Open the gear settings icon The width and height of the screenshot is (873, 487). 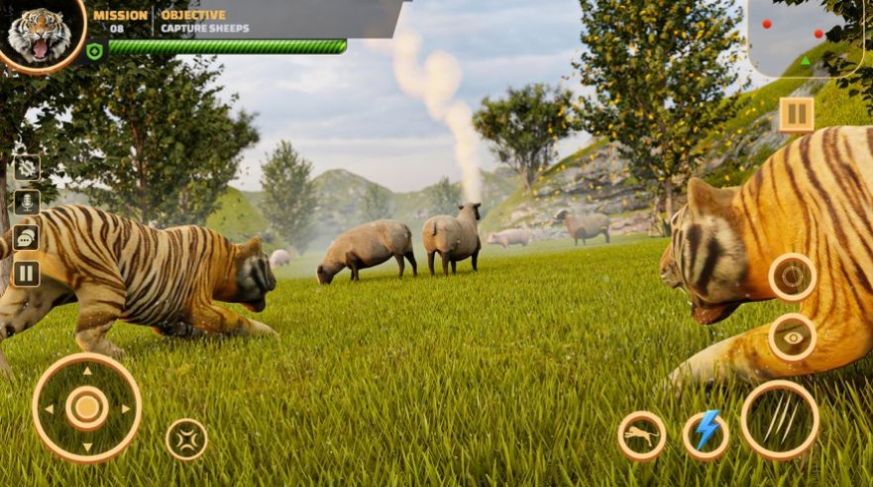point(26,167)
